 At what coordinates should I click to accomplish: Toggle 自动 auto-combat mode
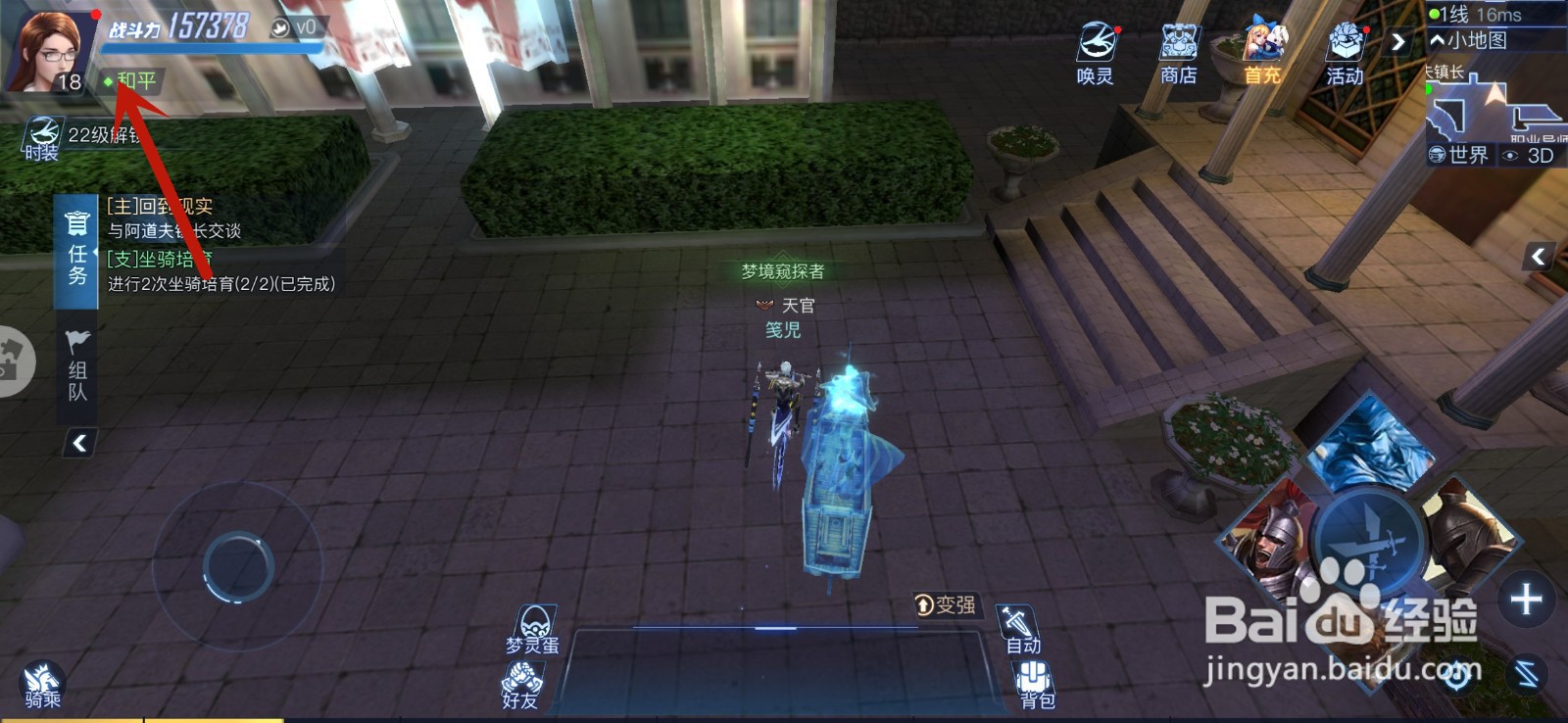(x=1019, y=622)
